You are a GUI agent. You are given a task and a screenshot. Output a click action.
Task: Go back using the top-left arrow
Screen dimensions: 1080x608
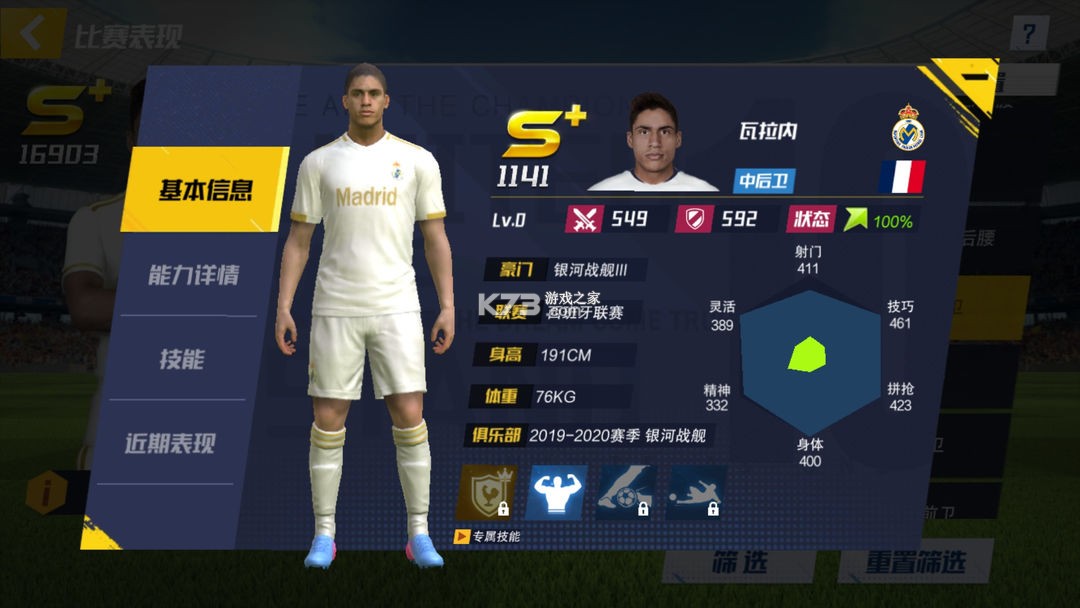(x=32, y=34)
